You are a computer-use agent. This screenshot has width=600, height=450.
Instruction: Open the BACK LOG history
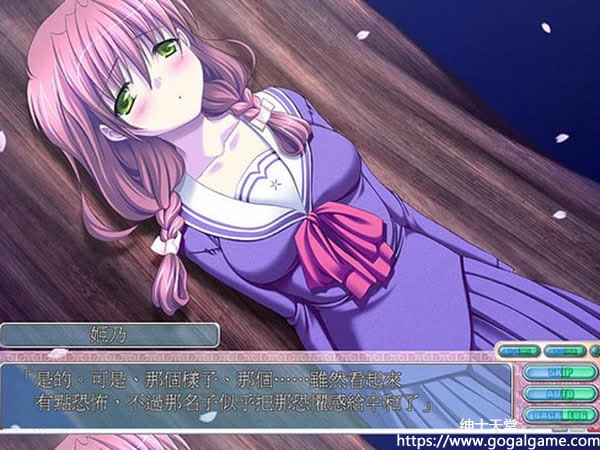pos(558,414)
